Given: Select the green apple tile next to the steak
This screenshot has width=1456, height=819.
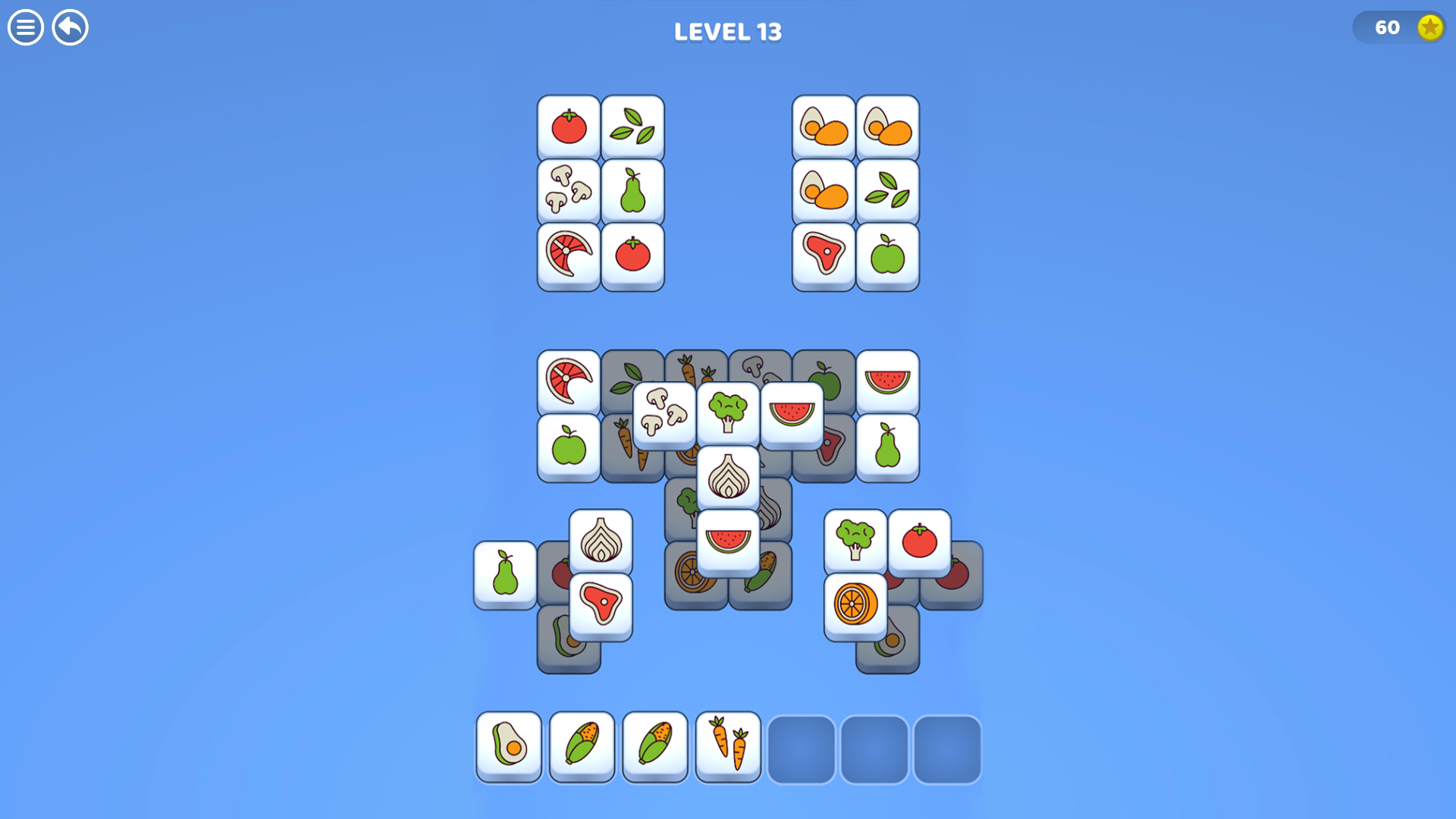Looking at the screenshot, I should (x=887, y=256).
